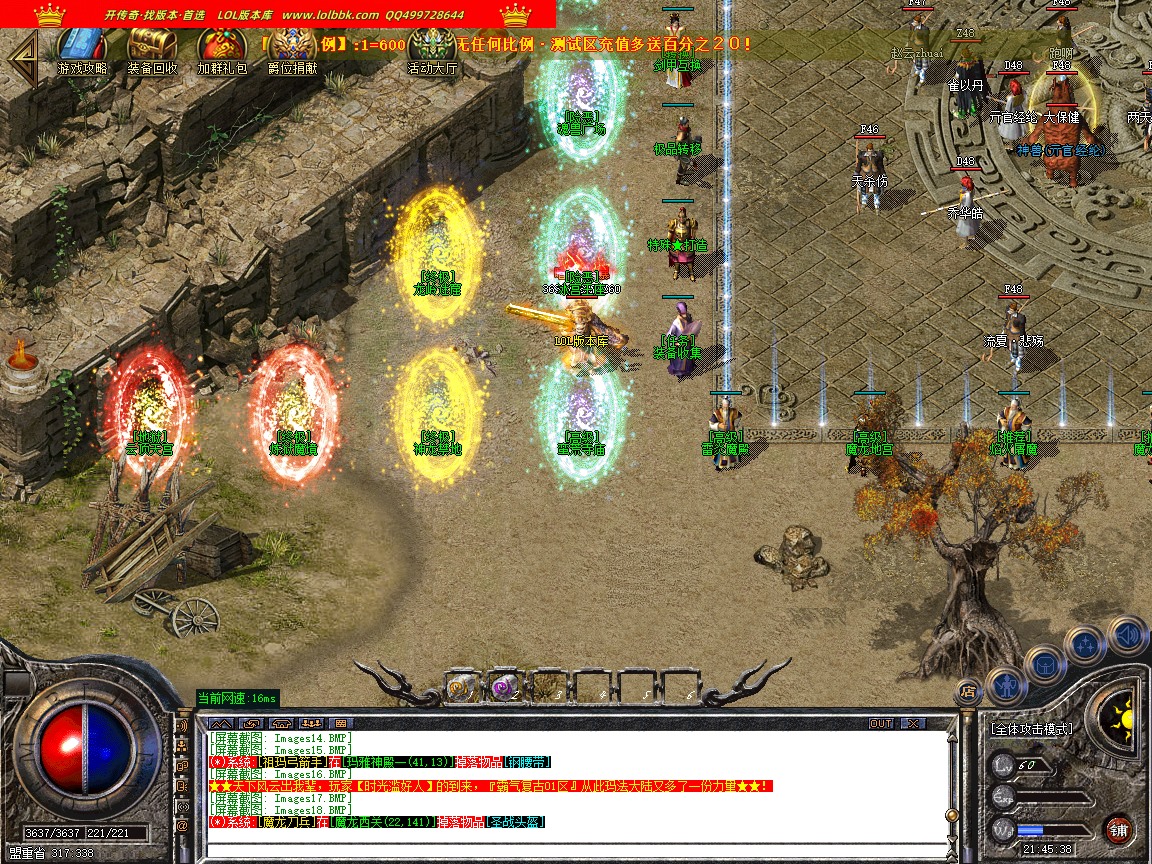Open the red 铺 stall button

pyautogui.click(x=1118, y=829)
